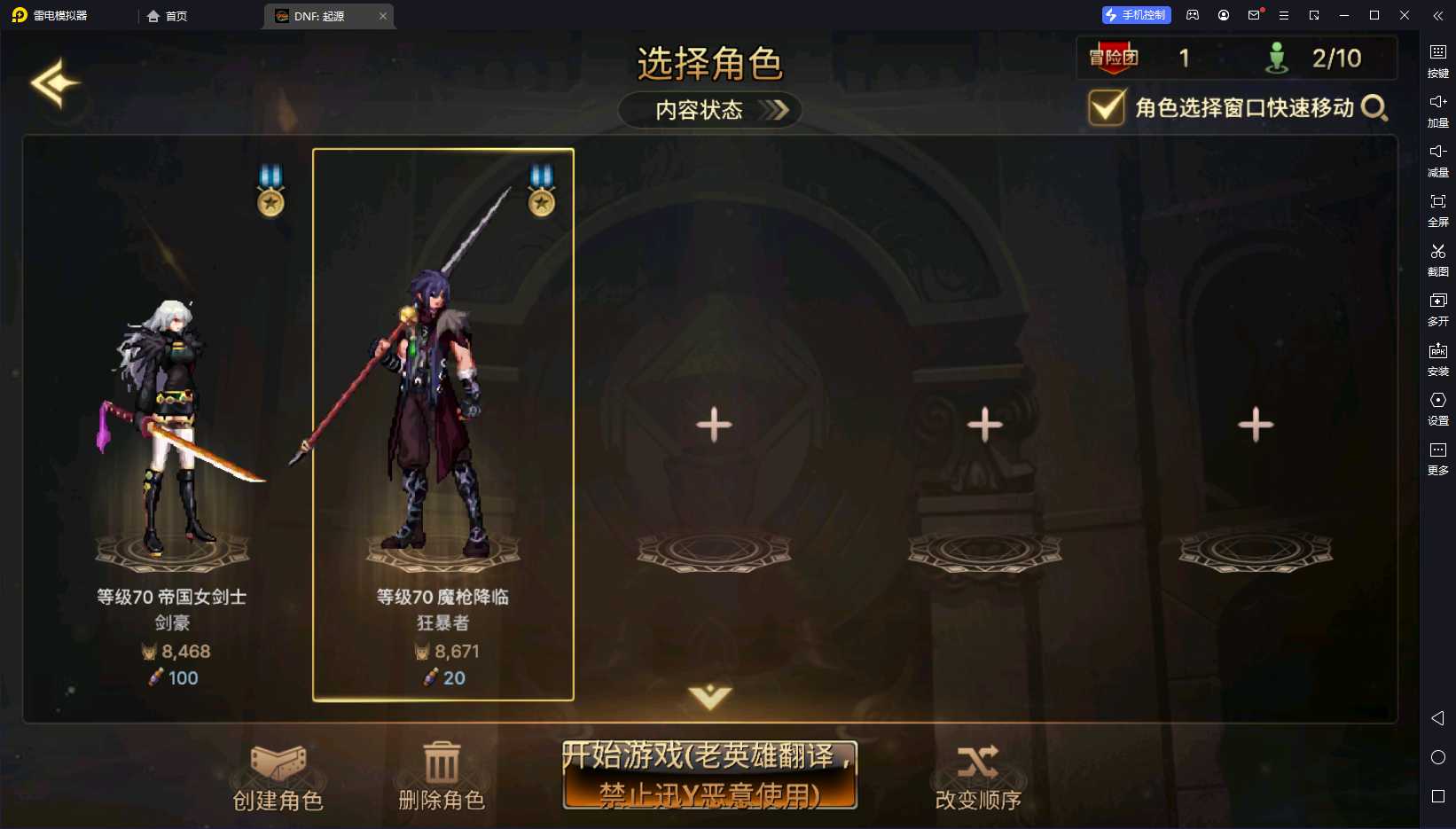Select the level 70 剑豪 character card
The width and height of the screenshot is (1456, 829).
[171, 417]
